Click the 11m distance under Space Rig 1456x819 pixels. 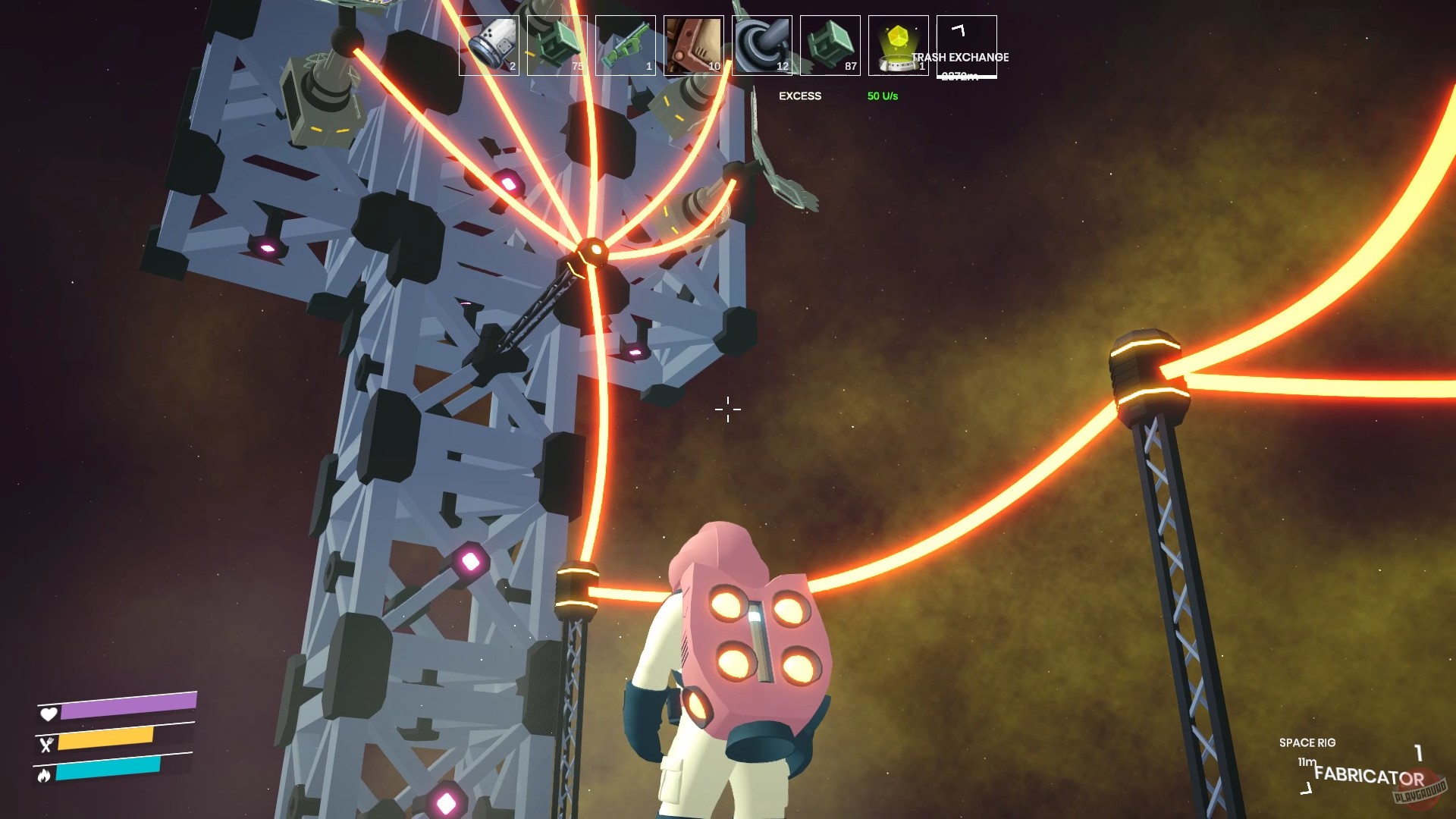[x=1306, y=761]
